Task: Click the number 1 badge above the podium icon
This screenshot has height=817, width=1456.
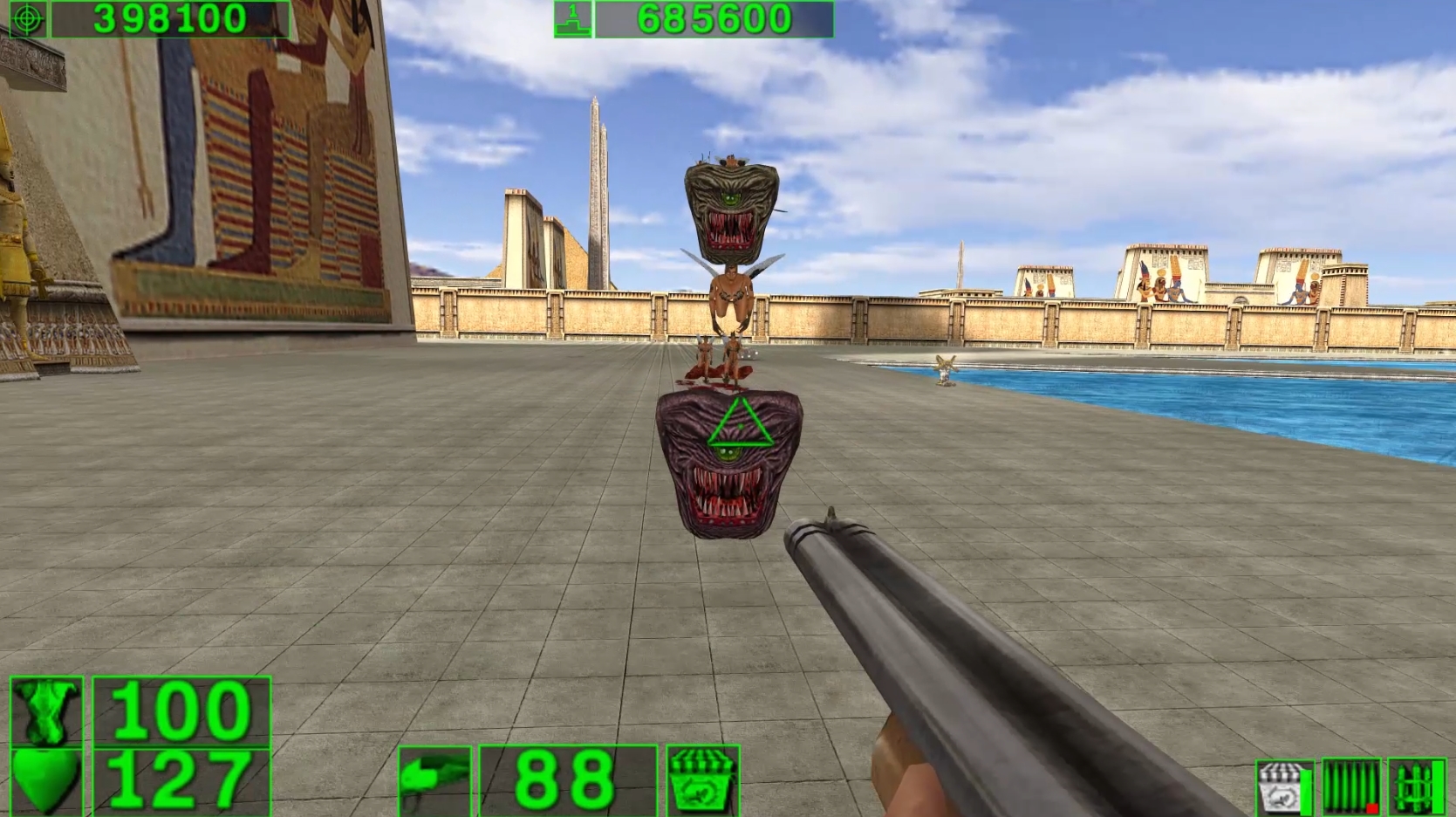Action: [x=571, y=10]
